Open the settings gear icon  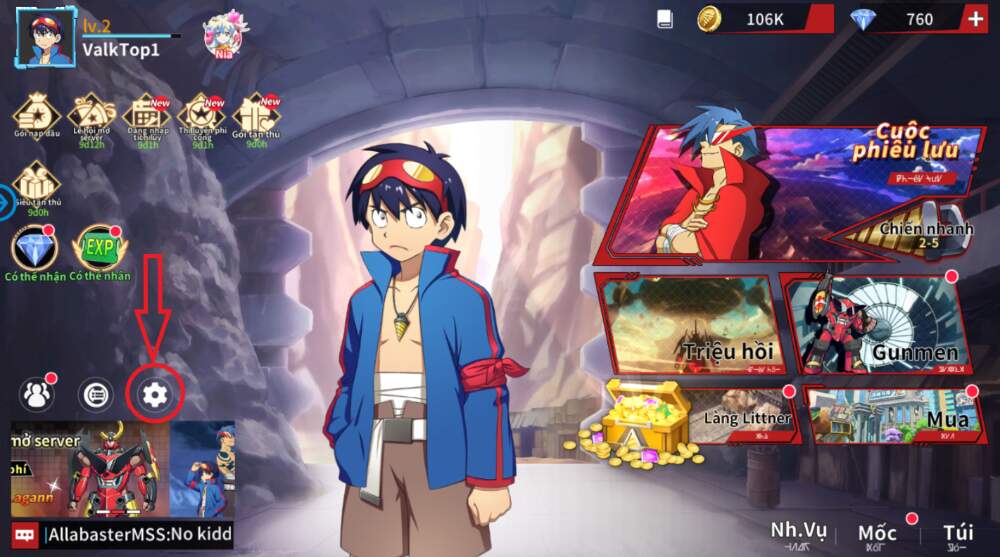tap(155, 394)
